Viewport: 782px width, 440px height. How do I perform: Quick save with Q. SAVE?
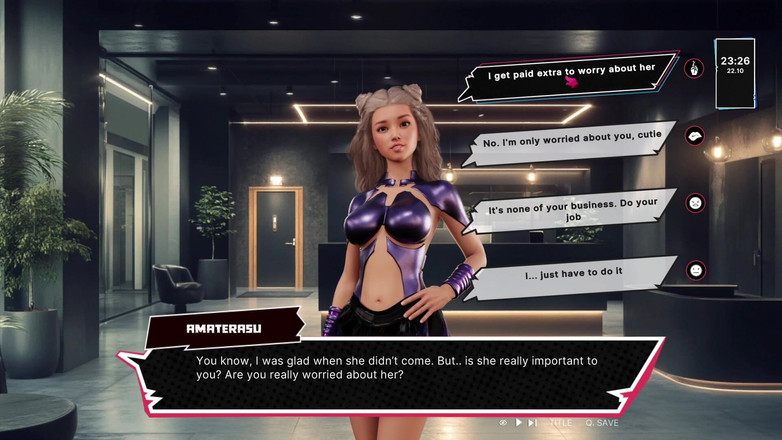coord(603,422)
